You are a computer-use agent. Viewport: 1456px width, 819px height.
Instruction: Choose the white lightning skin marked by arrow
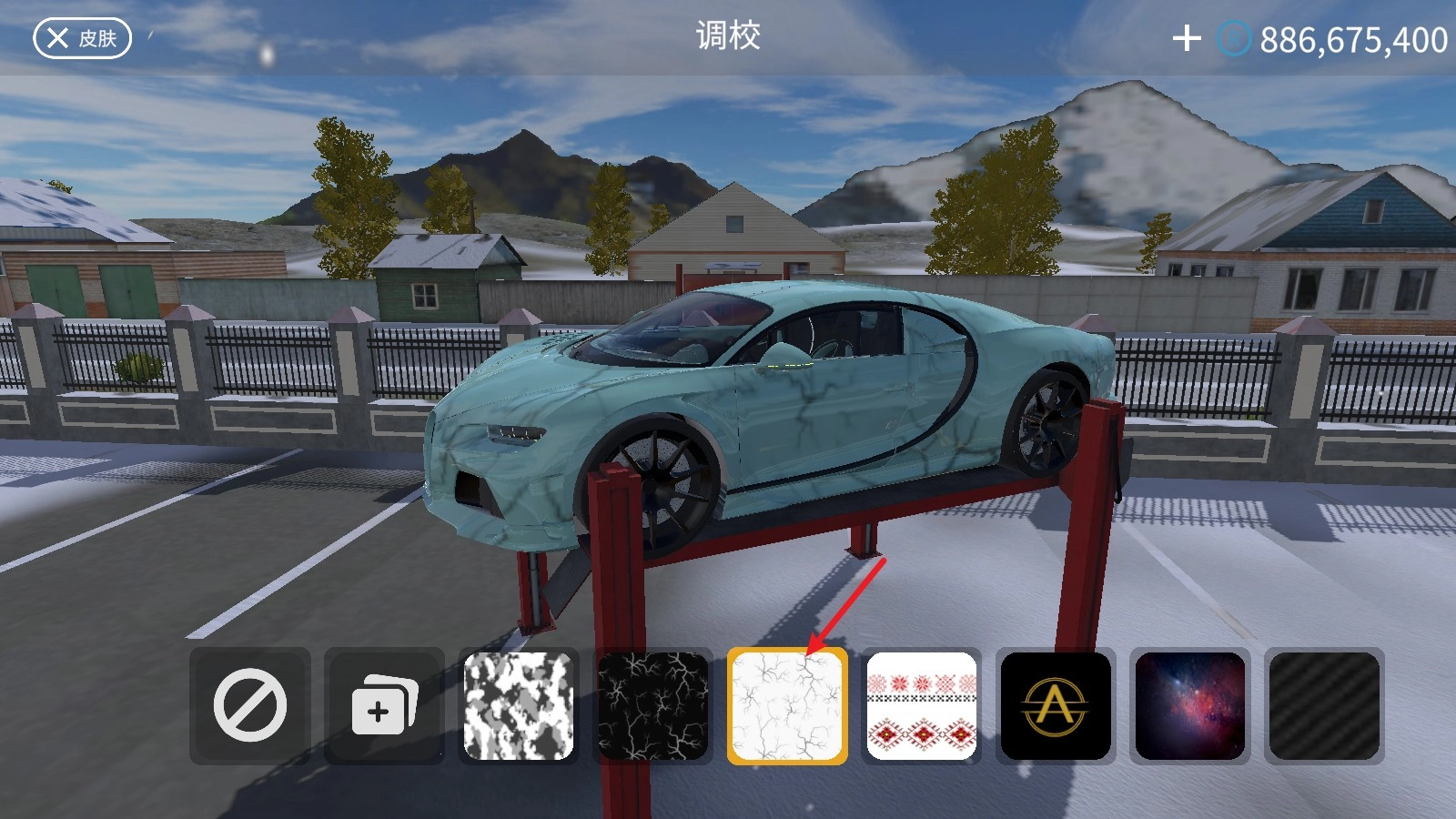pos(786,707)
